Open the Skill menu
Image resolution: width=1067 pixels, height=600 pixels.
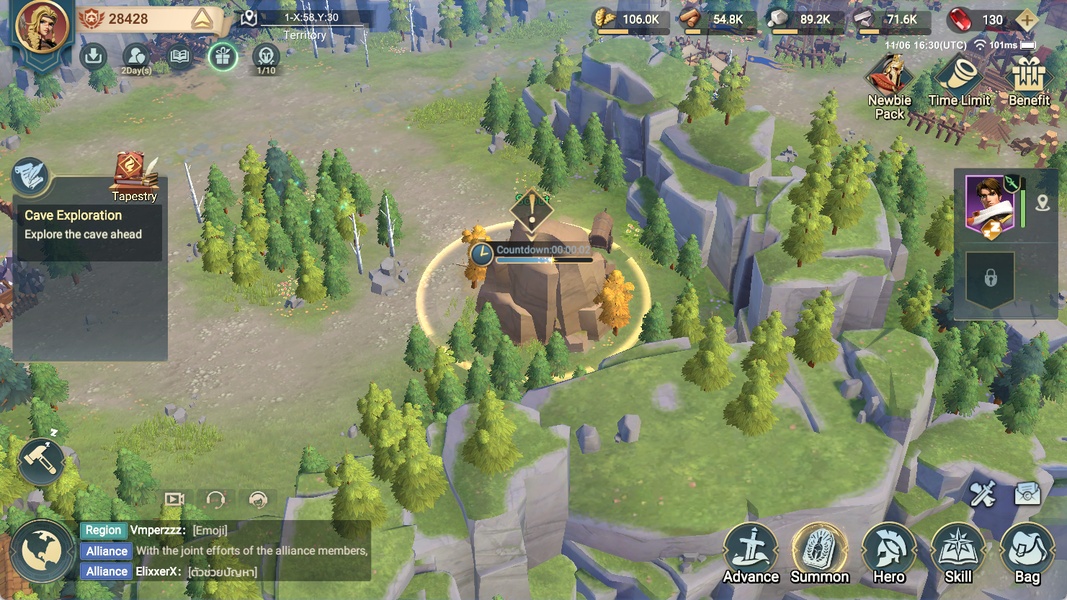coord(958,553)
